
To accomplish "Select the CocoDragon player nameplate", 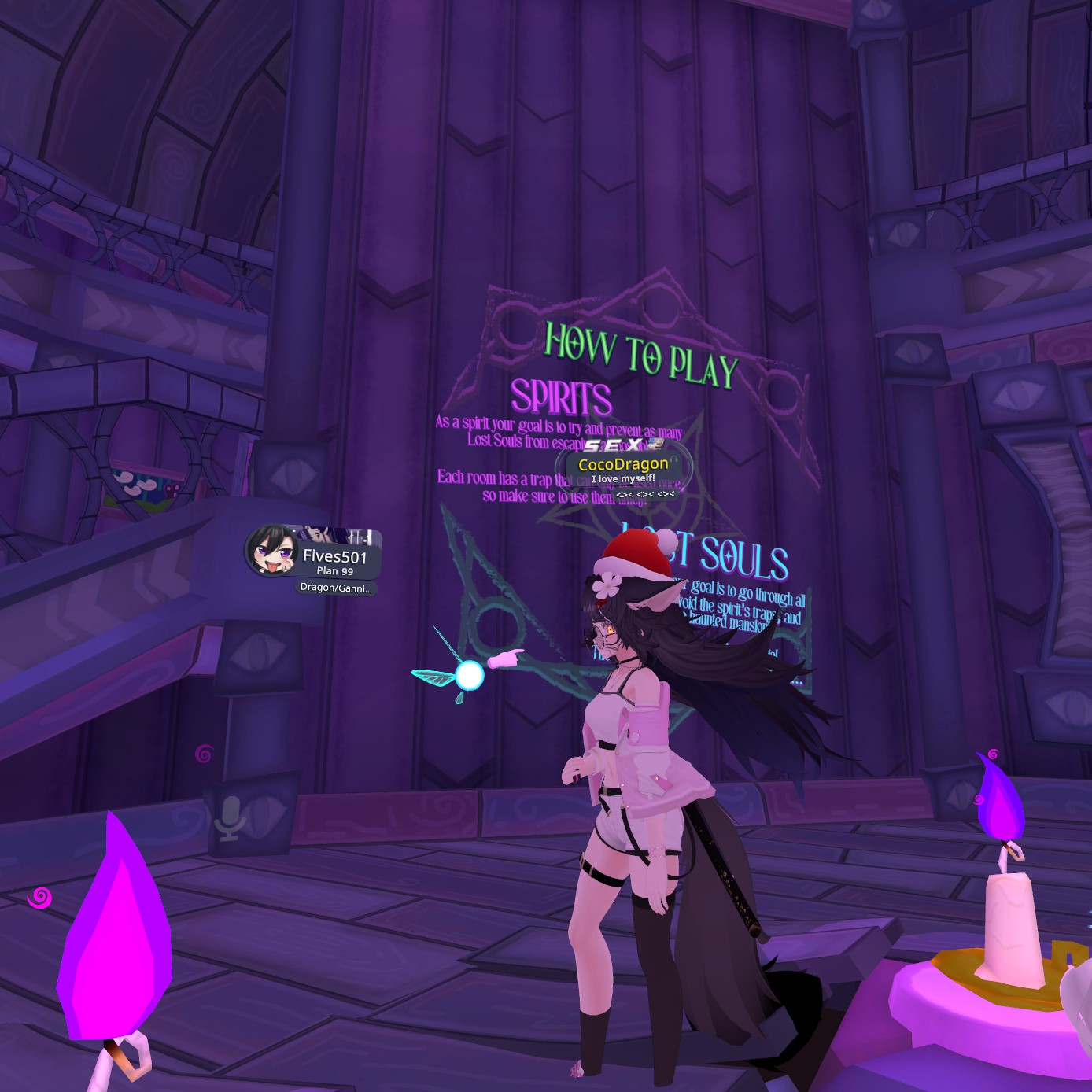I will pyautogui.click(x=623, y=465).
